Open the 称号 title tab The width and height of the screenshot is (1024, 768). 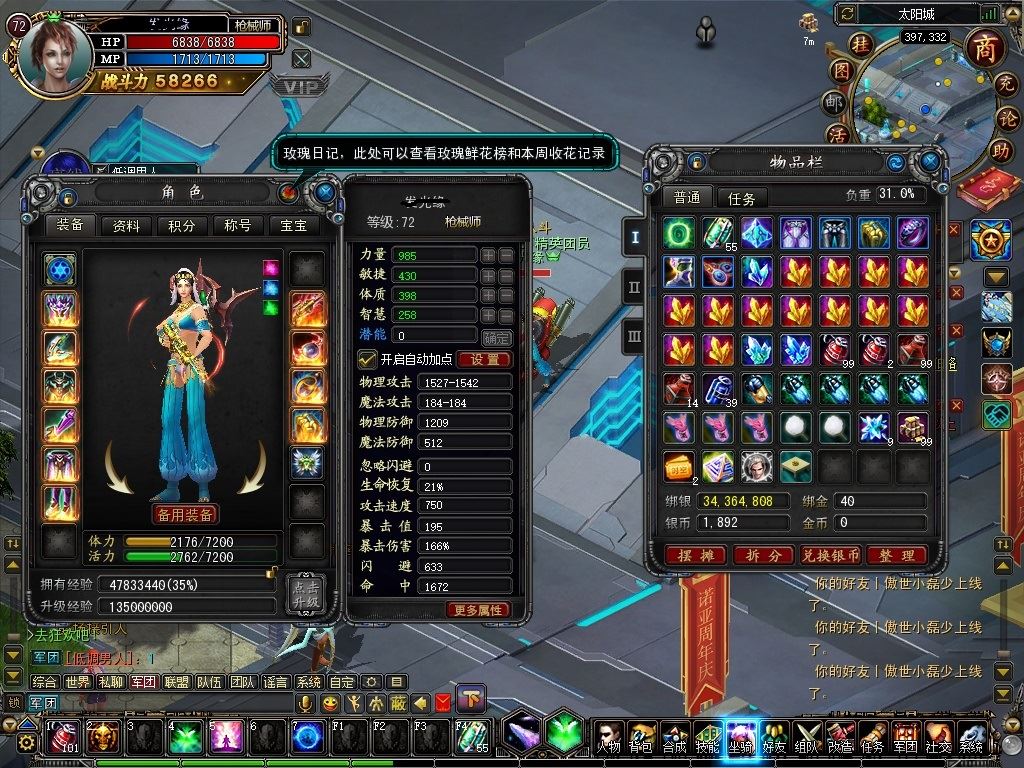238,225
